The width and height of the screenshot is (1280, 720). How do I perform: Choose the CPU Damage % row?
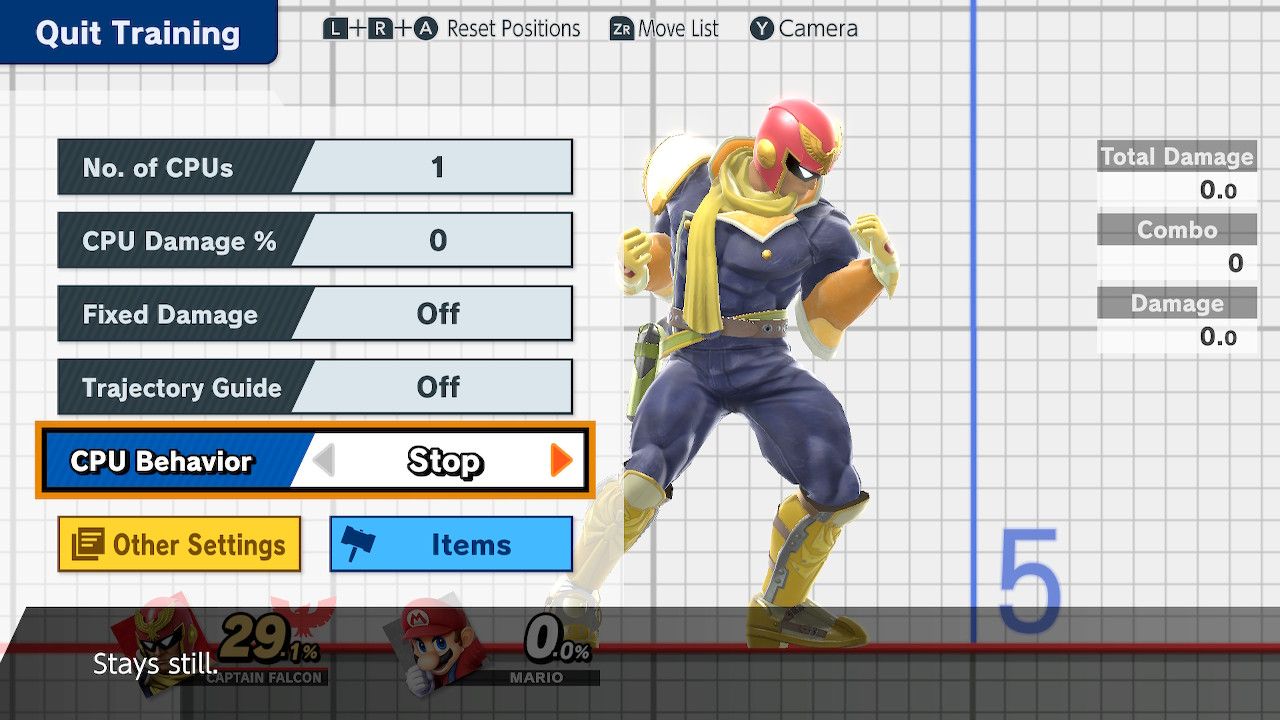tap(314, 241)
